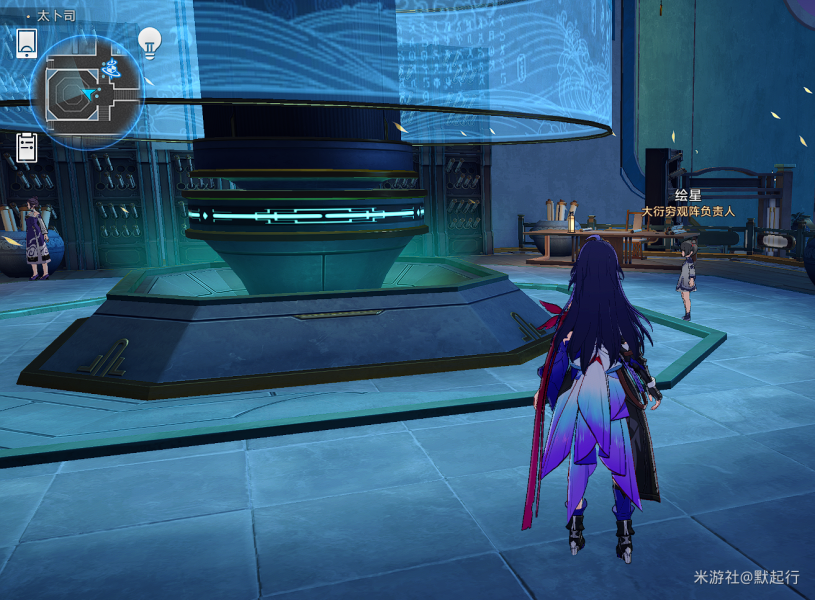Open the phone menu icon

click(27, 43)
